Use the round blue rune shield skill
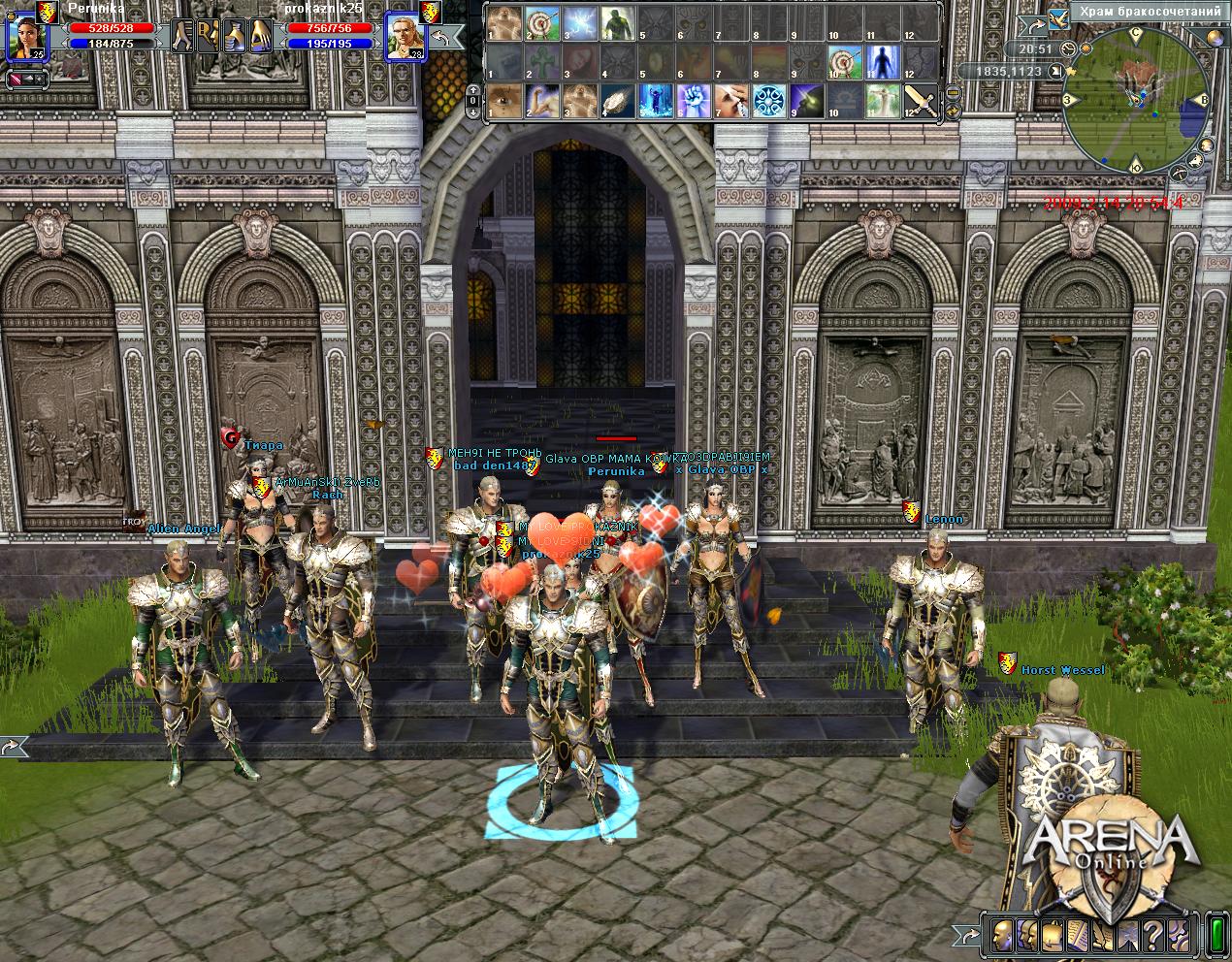1232x962 pixels. 767,100
